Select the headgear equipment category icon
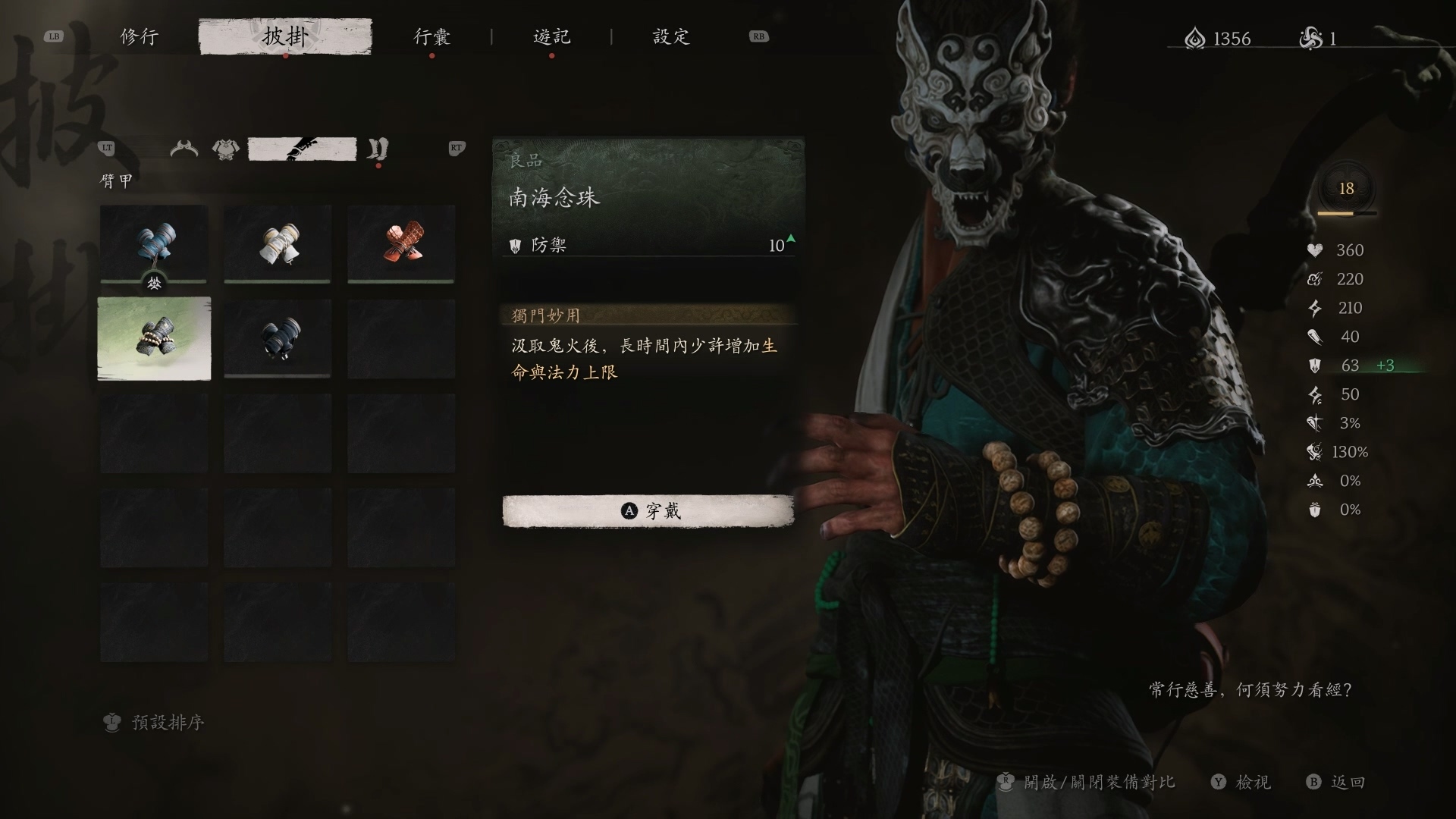Screen dimensions: 1456x819 pos(183,149)
